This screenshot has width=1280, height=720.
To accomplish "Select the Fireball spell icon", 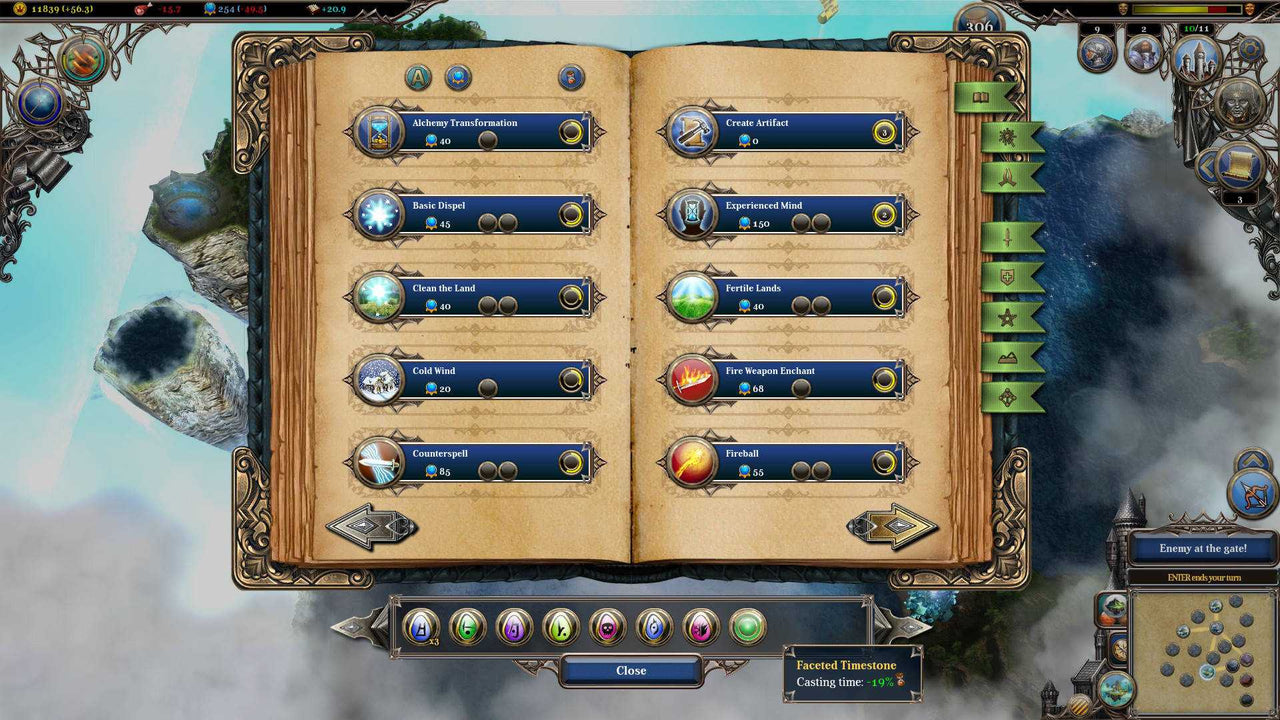I will [x=691, y=460].
